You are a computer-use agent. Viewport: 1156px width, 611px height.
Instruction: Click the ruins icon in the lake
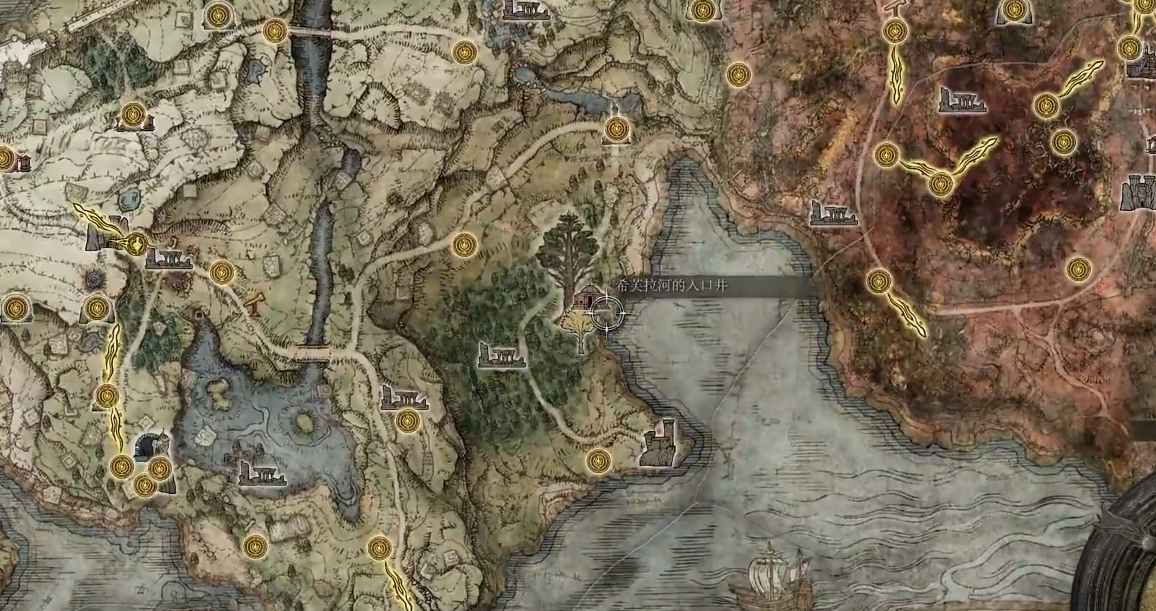click(262, 471)
